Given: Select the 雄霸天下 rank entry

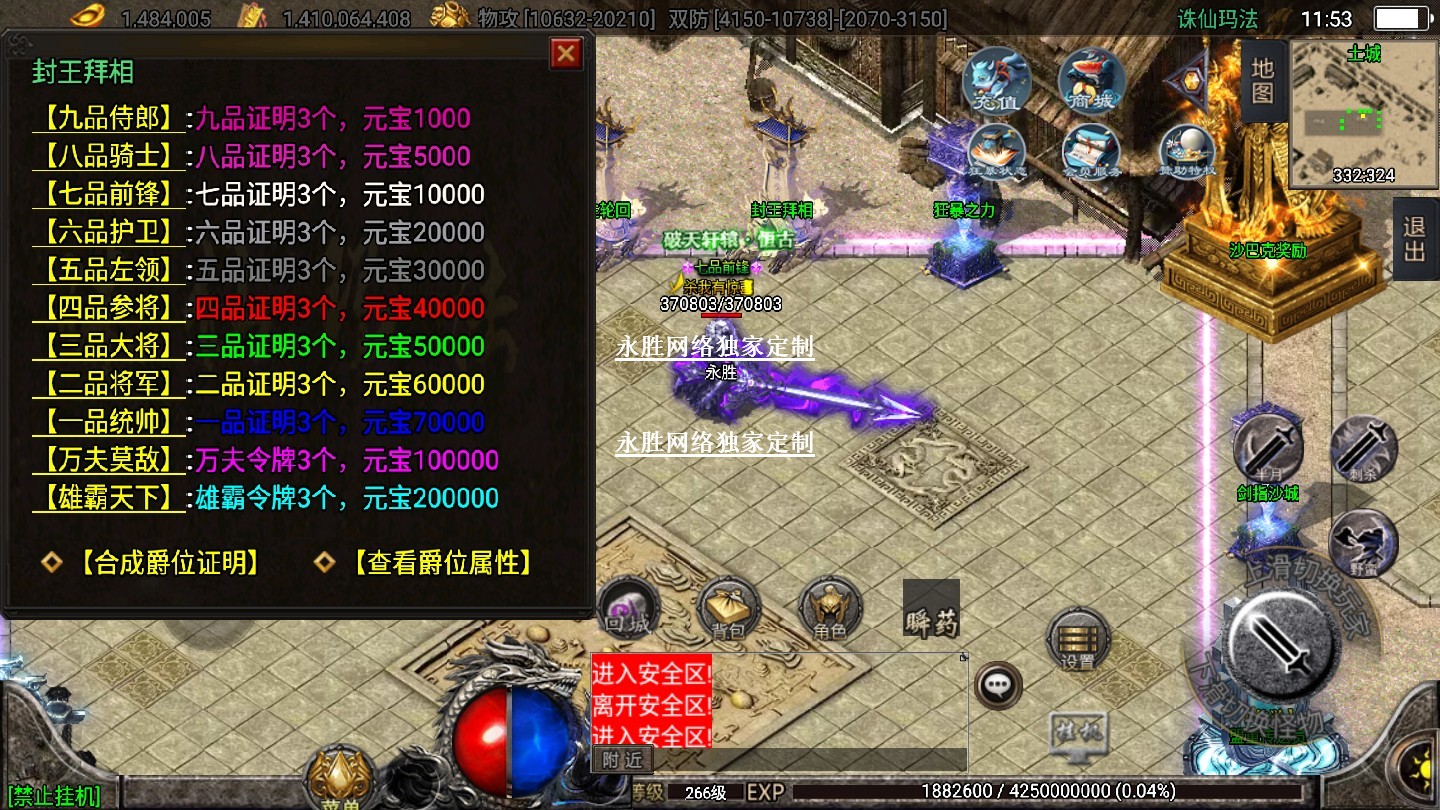Looking at the screenshot, I should [110, 499].
